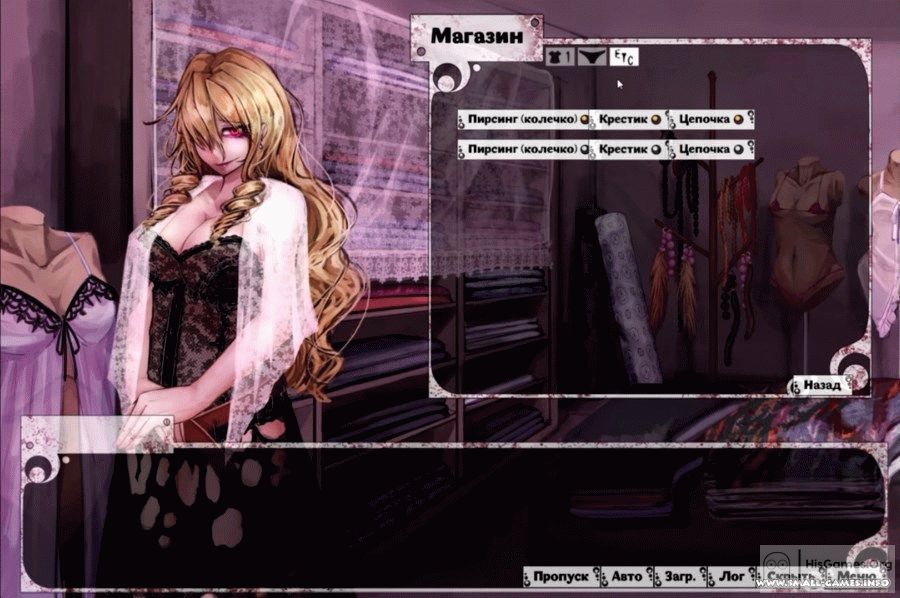
Task: Open the Загр. load menu
Action: 679,577
